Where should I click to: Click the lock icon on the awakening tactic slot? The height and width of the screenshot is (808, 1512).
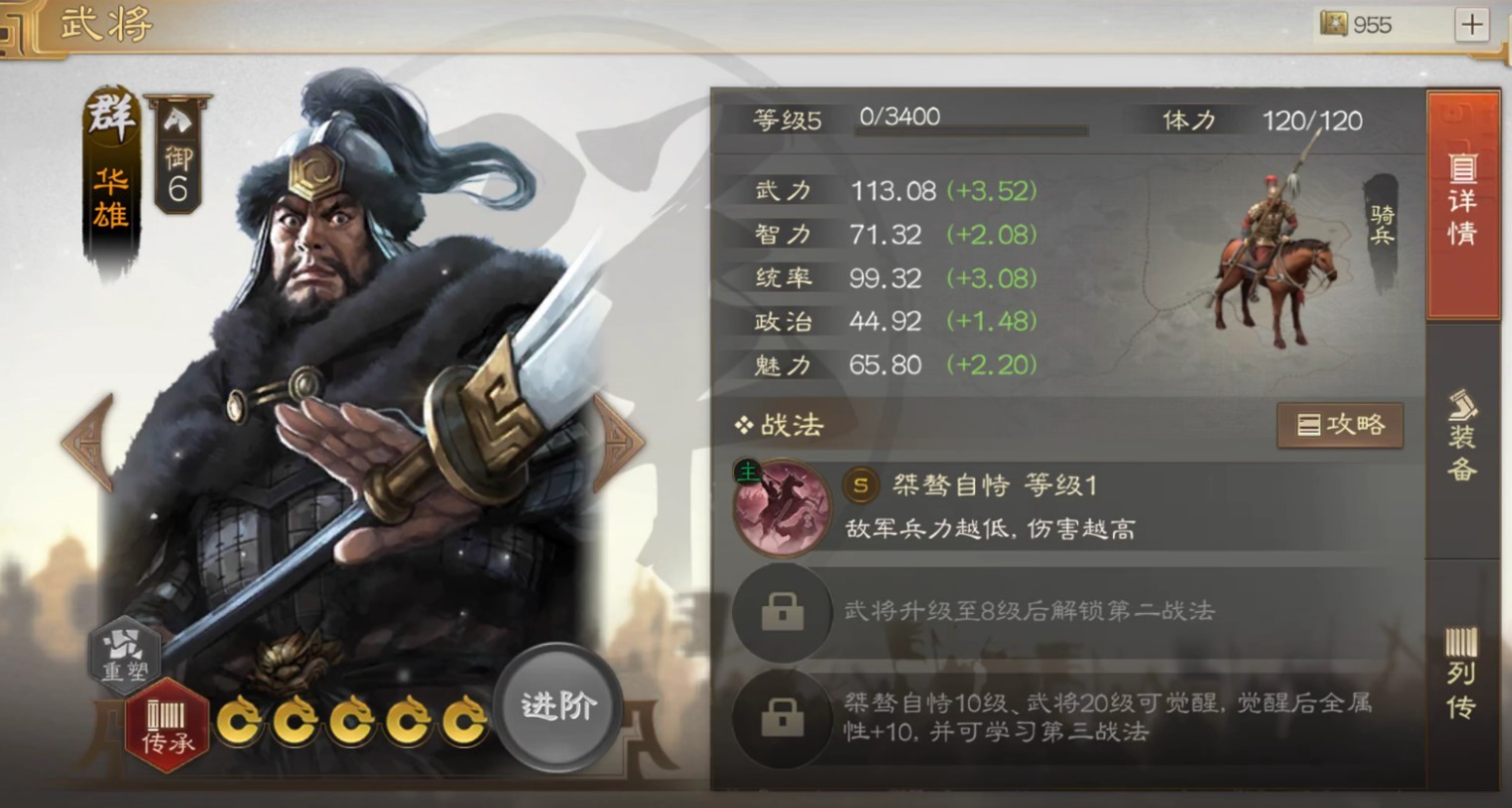[x=782, y=719]
